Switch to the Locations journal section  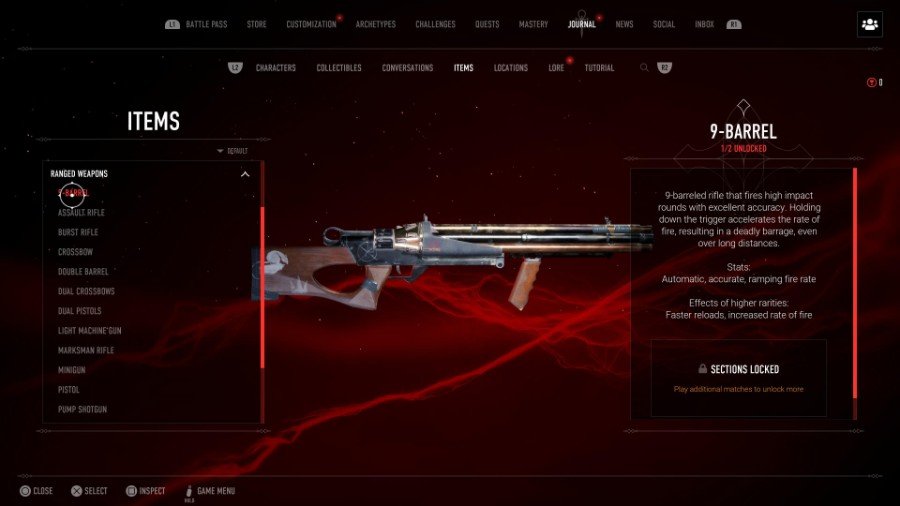(511, 68)
